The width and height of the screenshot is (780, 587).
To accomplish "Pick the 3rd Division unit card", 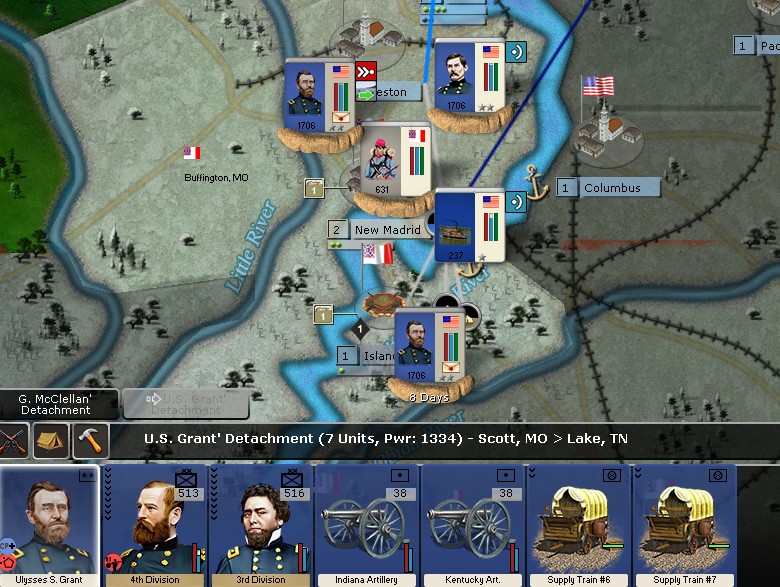I will [261, 525].
